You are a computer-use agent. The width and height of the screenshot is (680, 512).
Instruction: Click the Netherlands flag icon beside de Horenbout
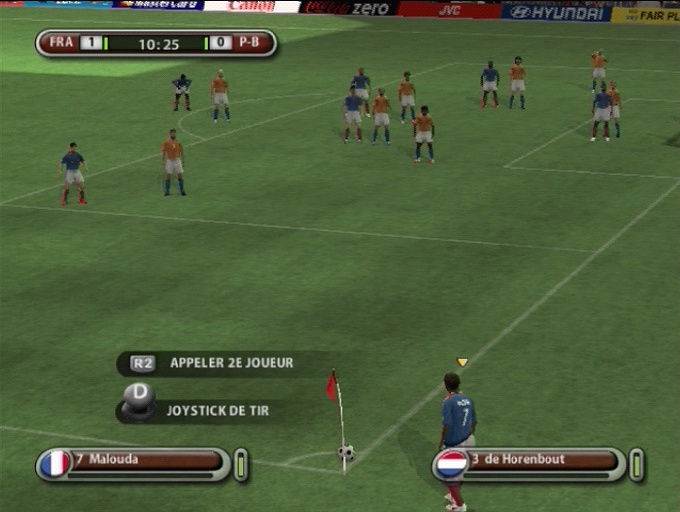click(x=451, y=465)
